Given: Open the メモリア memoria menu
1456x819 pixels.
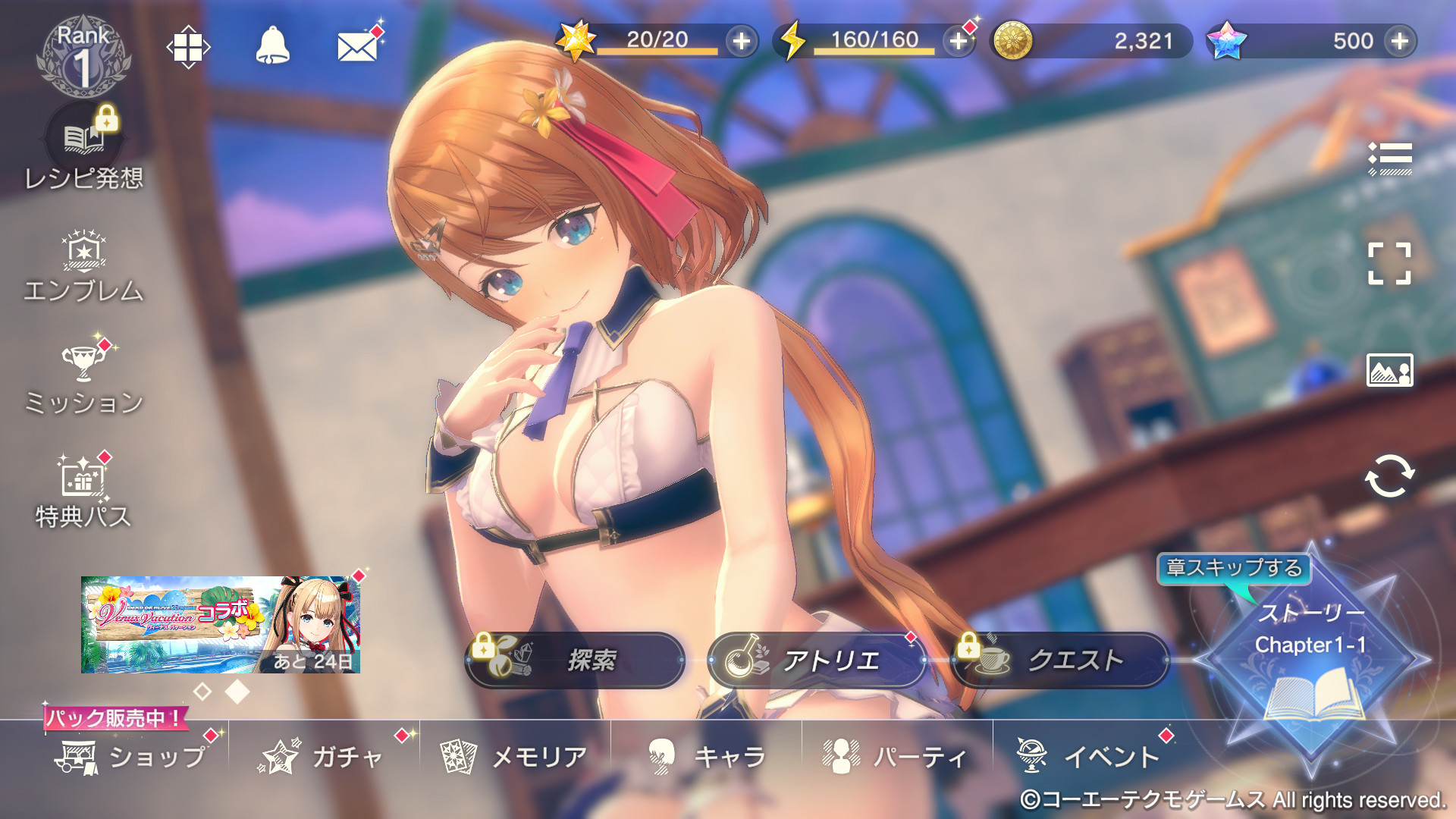Looking at the screenshot, I should [x=516, y=757].
